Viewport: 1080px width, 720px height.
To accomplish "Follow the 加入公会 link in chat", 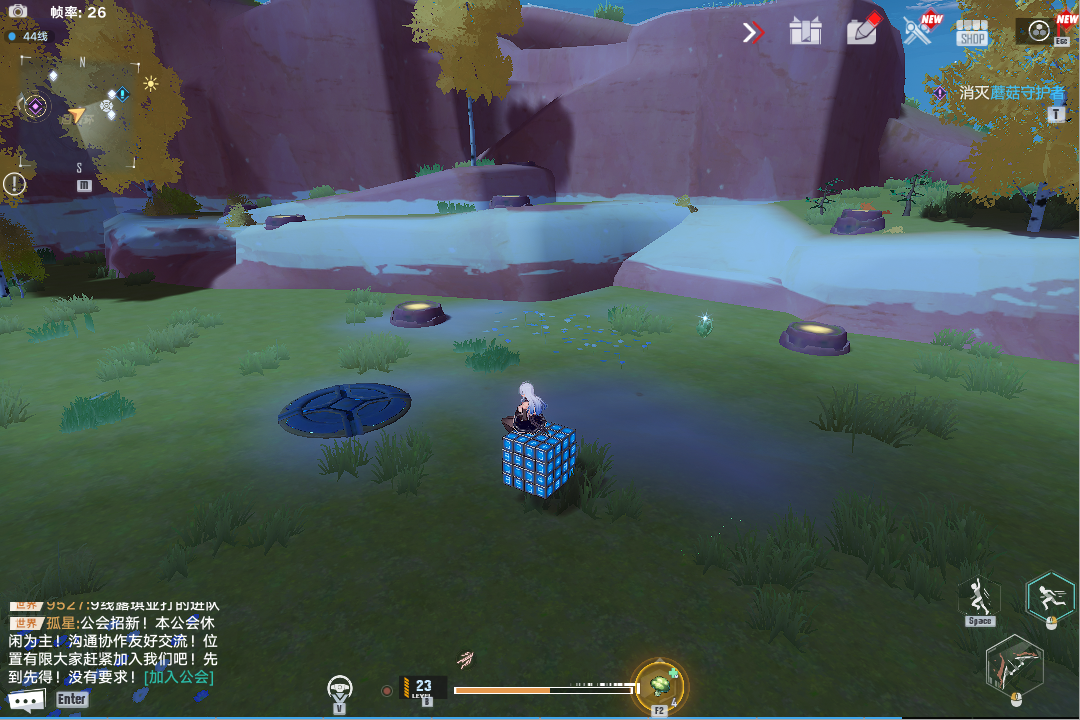I will click(179, 677).
